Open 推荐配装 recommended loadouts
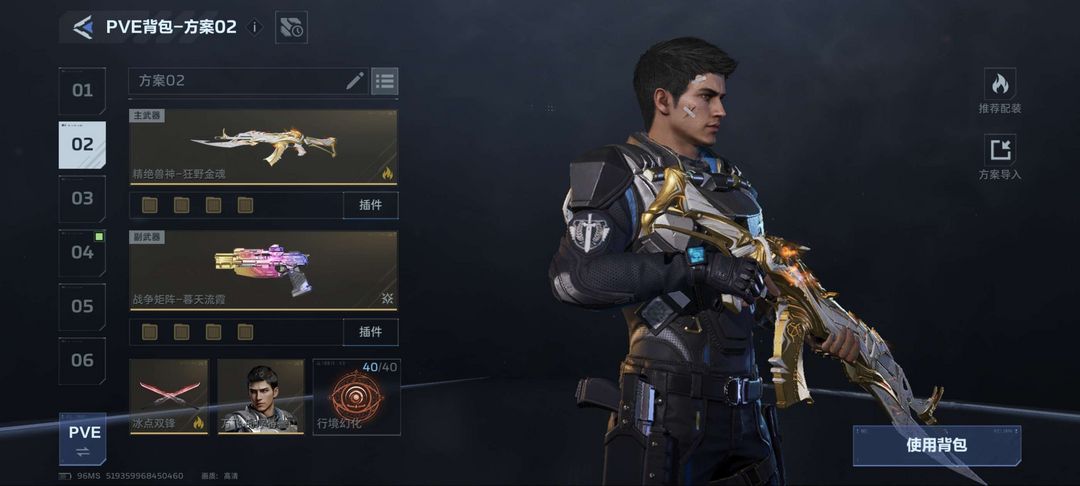Screen dimensions: 1080x486 1000,89
